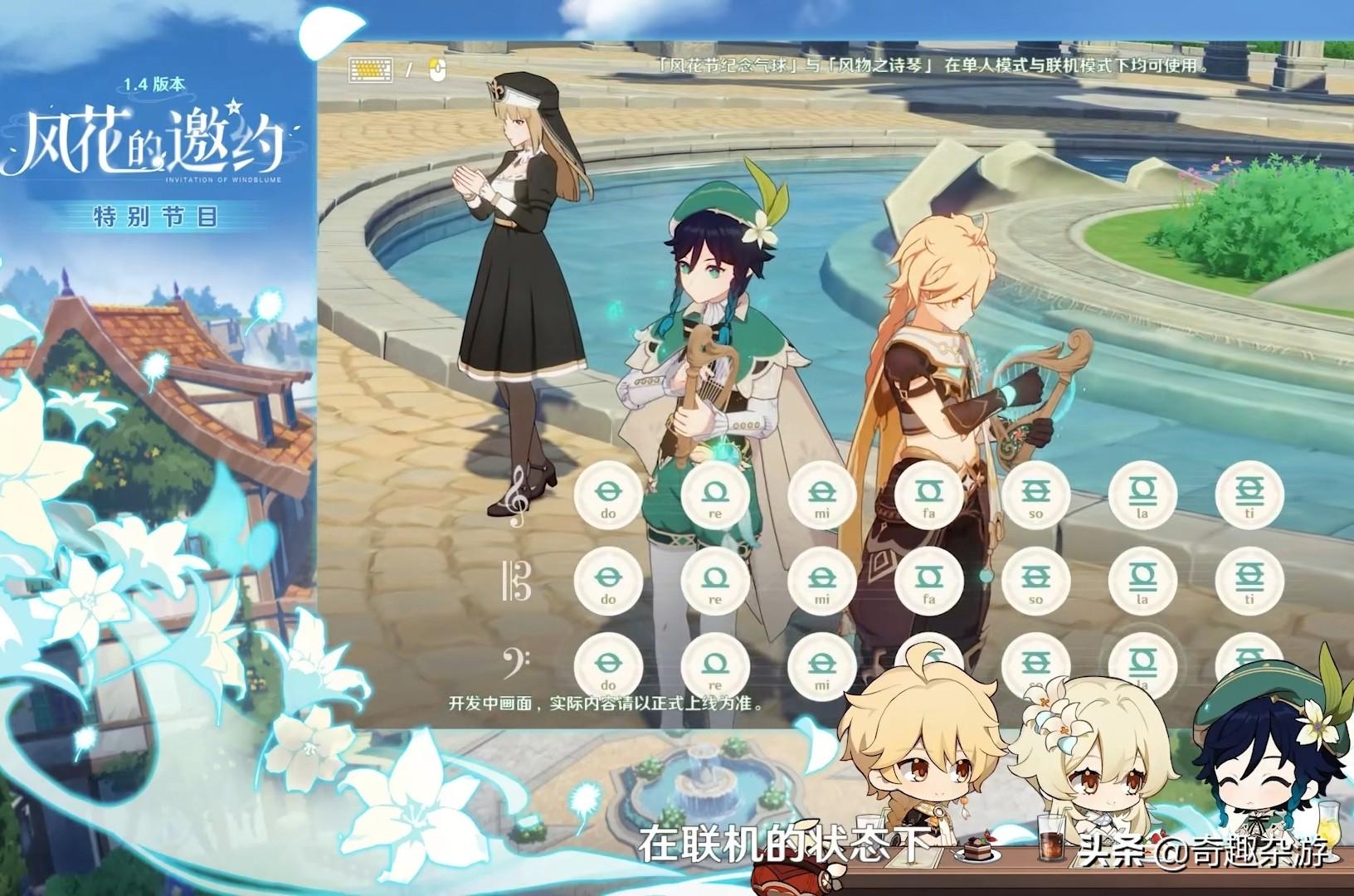1354x896 pixels.
Task: Play the re note in the treble clef row
Action: pos(714,495)
